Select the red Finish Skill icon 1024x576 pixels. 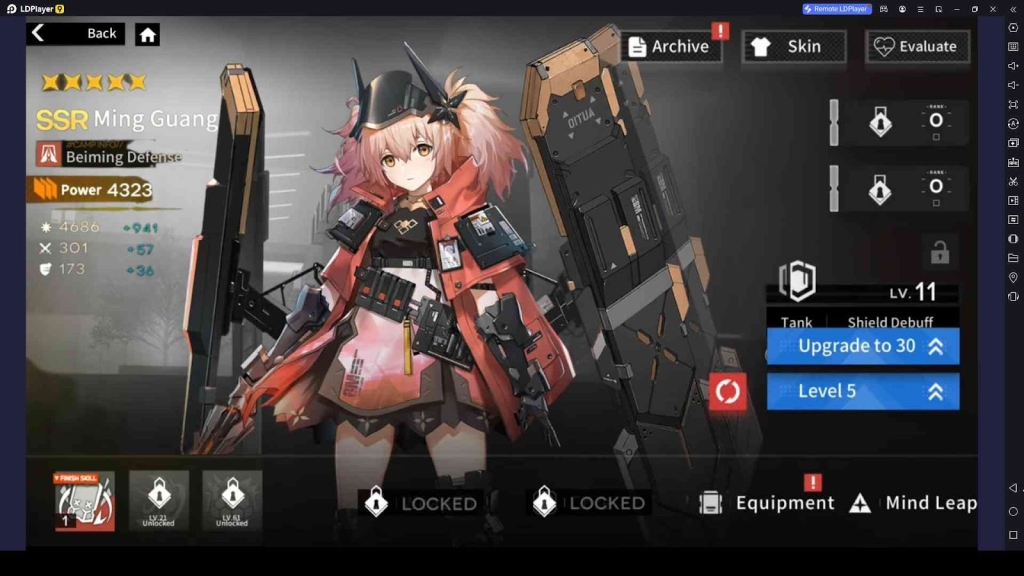tap(84, 500)
